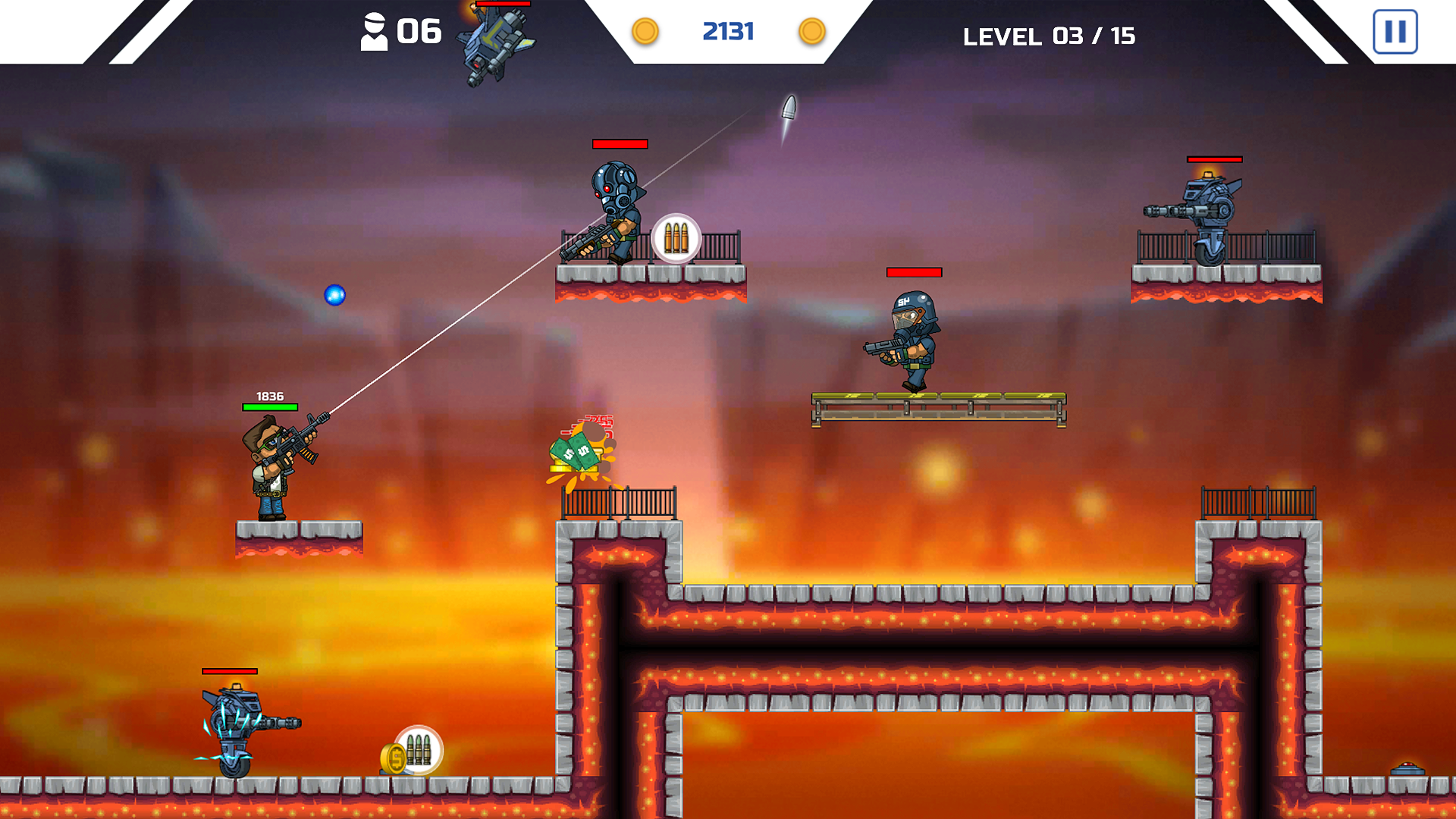Pause the game with the pause button
The image size is (1456, 819).
pyautogui.click(x=1395, y=32)
